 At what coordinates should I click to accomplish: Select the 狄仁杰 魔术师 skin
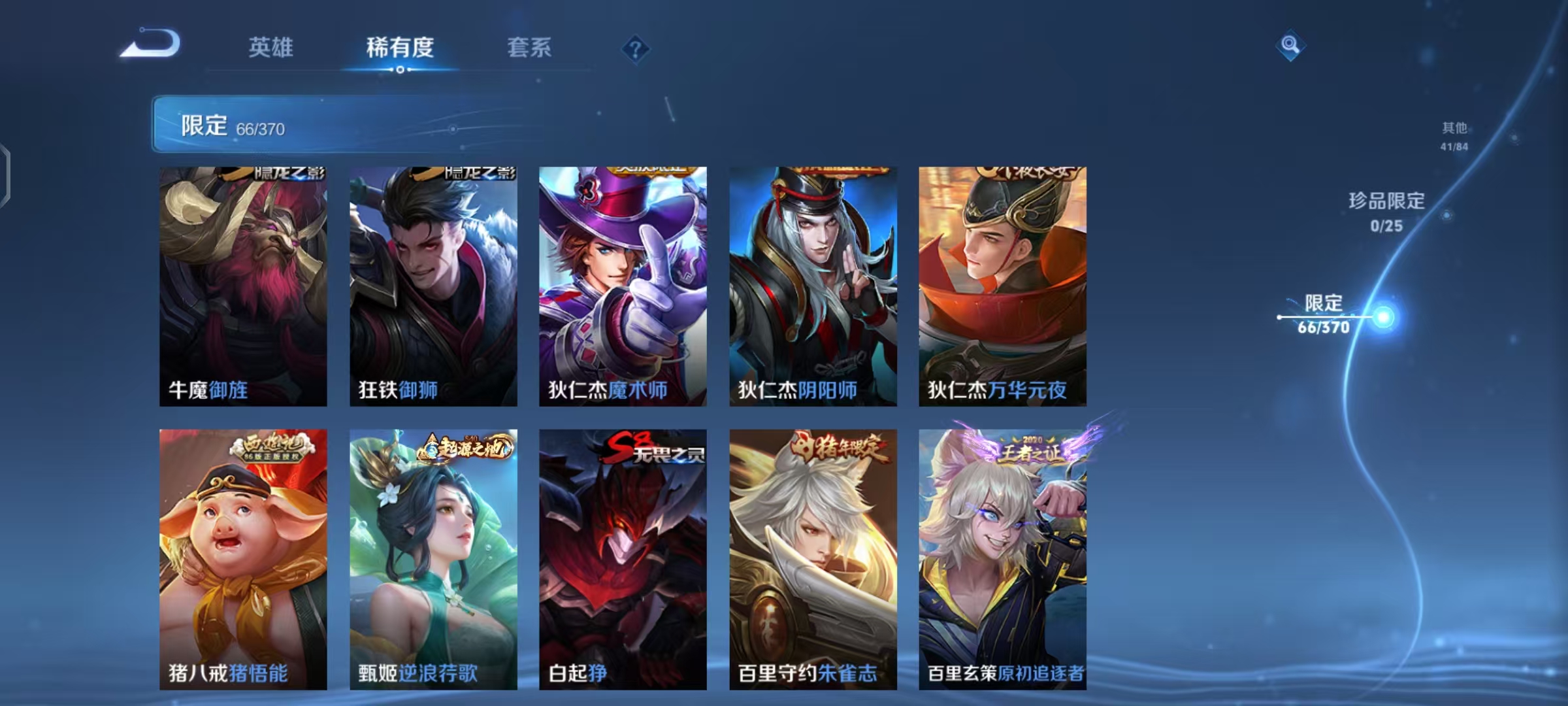[x=623, y=284]
